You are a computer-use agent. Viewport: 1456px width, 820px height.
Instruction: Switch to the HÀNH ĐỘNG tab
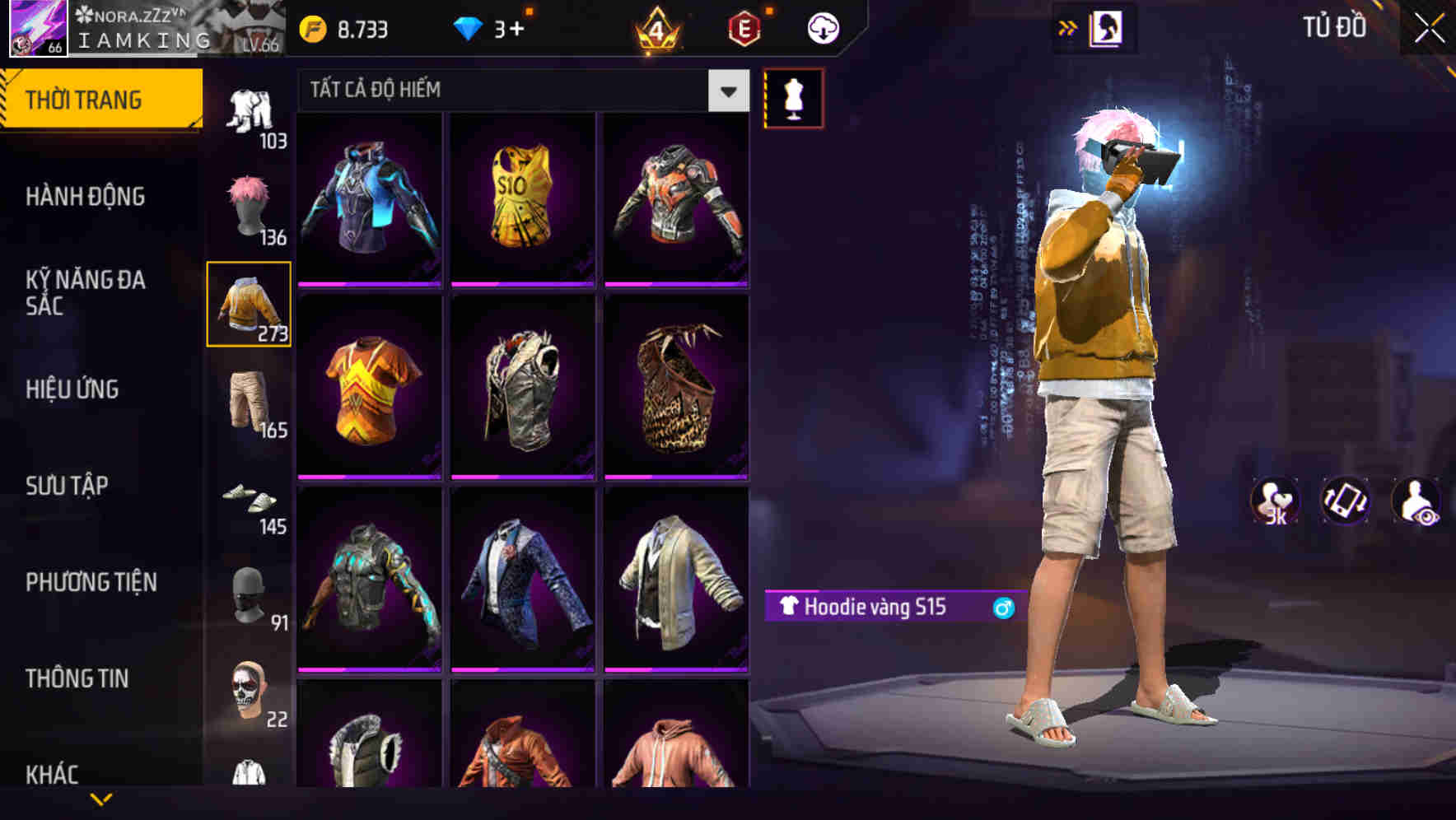coord(86,198)
